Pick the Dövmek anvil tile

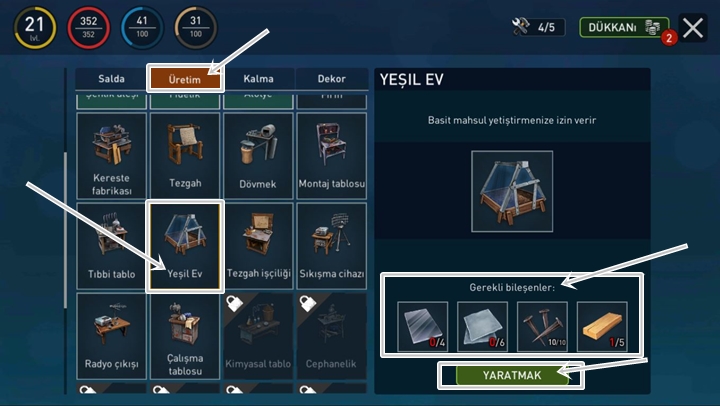click(x=258, y=155)
